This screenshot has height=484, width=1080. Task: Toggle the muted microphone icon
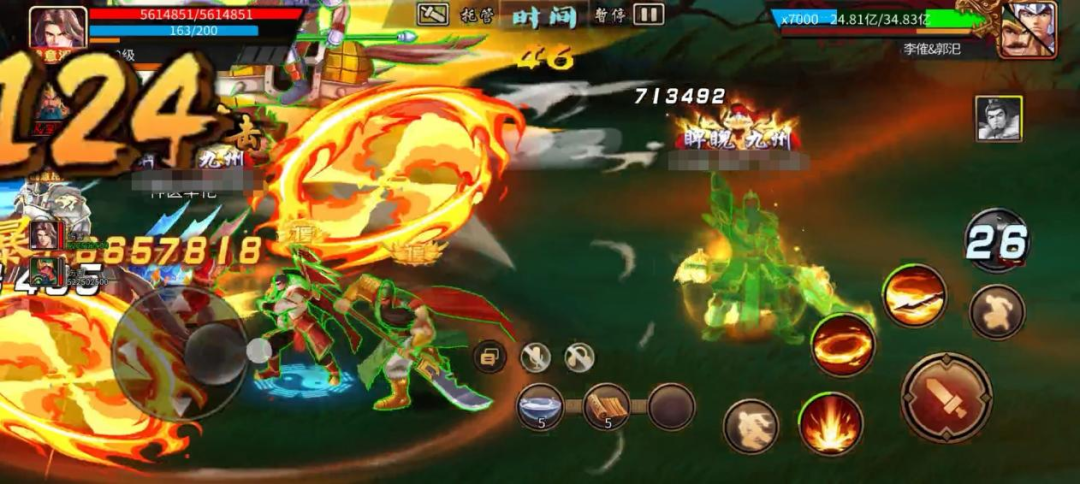535,356
